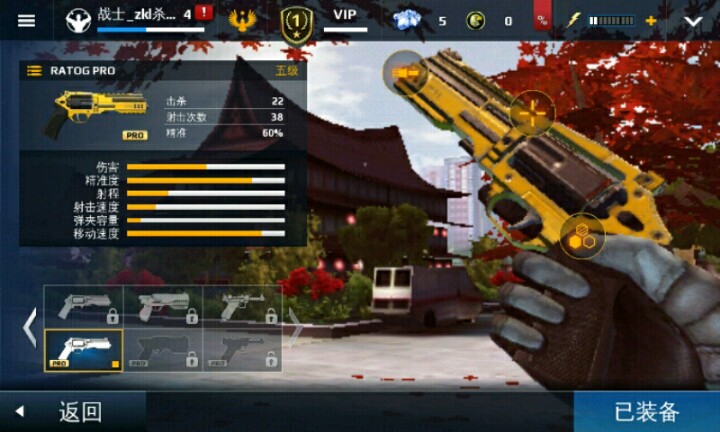
Task: Open the VIP status panel
Action: (345, 17)
